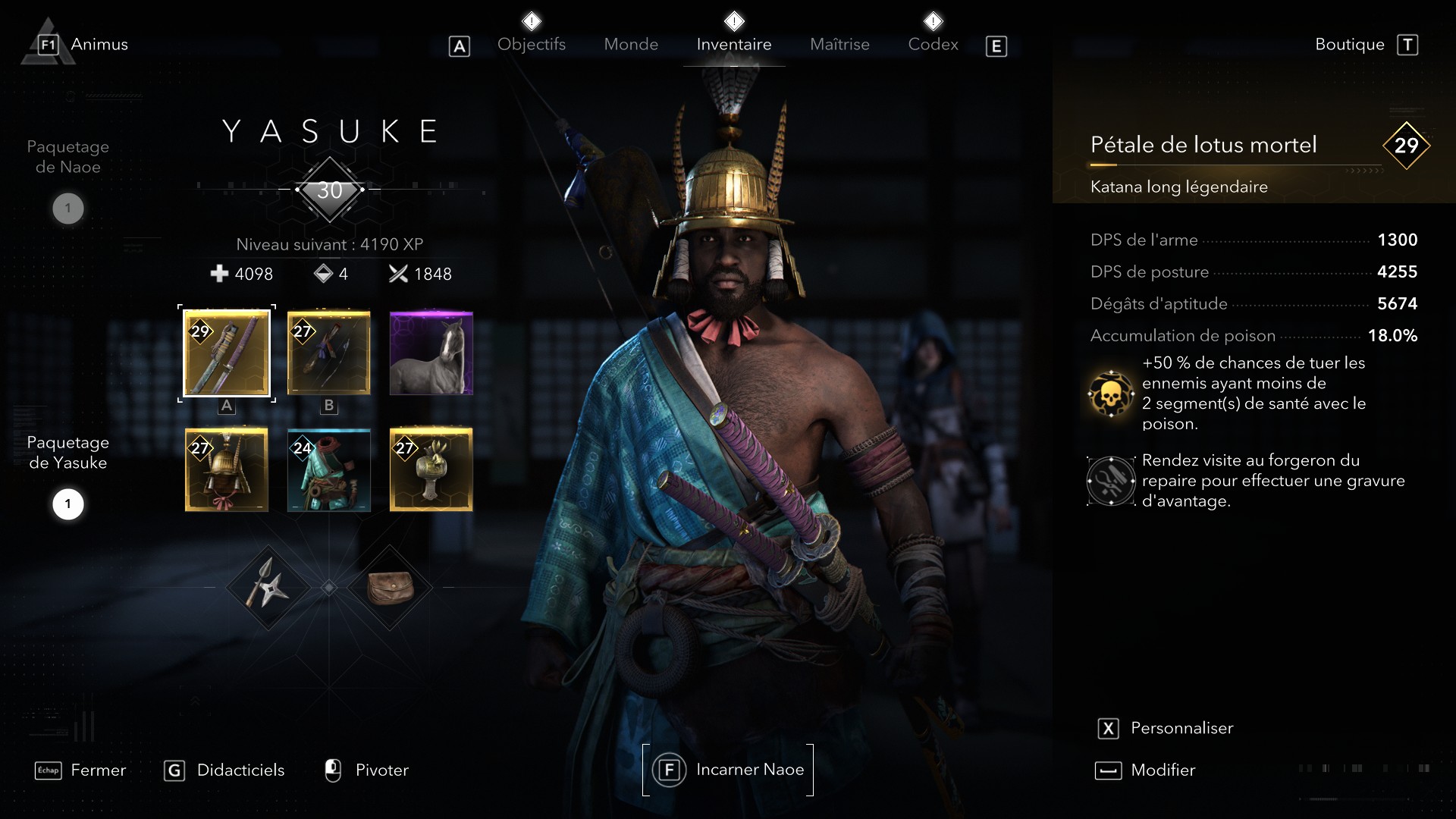The image size is (1456, 819).
Task: Open the Codex tab
Action: 933,44
